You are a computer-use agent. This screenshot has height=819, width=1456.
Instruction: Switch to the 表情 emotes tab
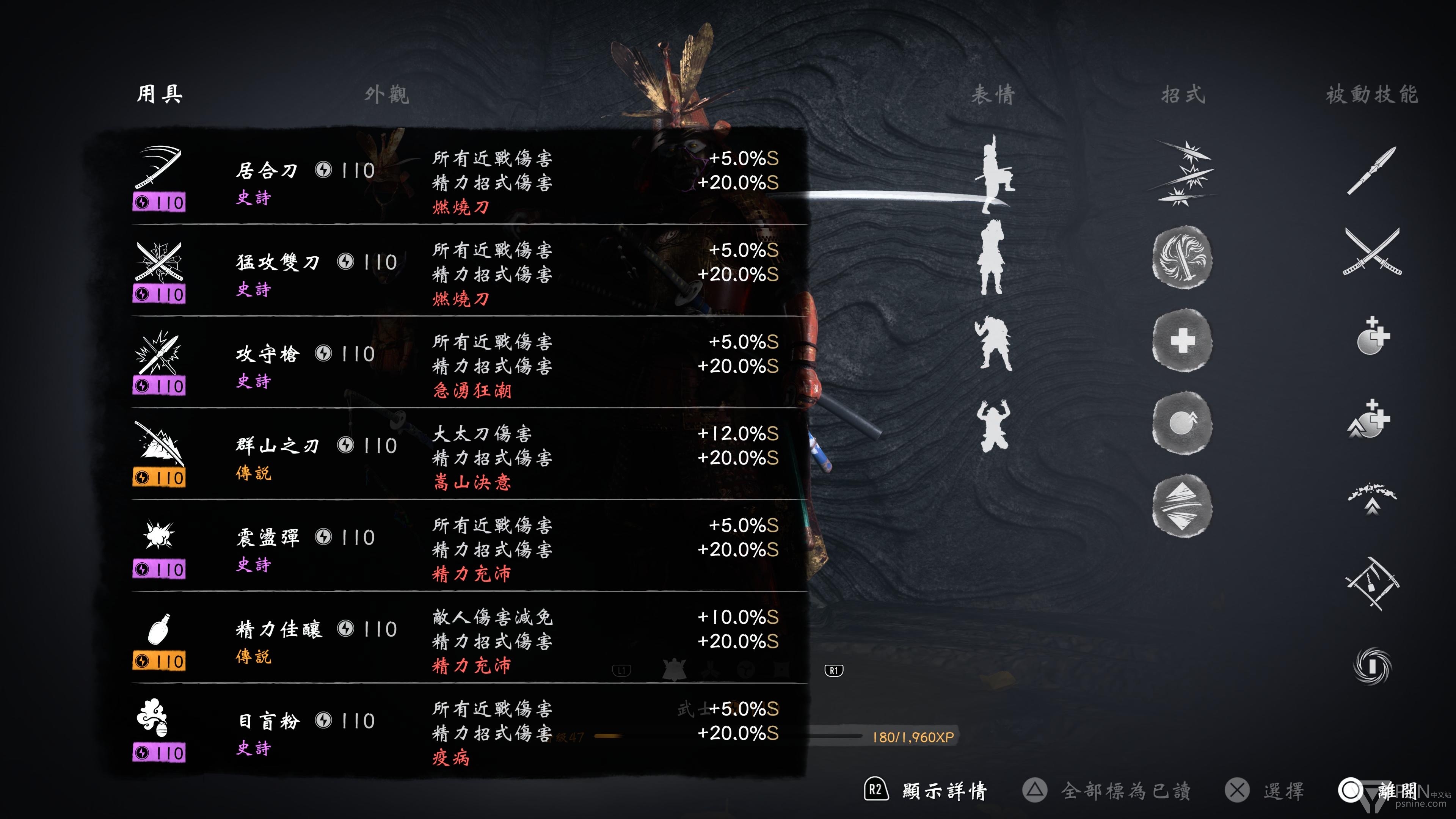pos(993,94)
